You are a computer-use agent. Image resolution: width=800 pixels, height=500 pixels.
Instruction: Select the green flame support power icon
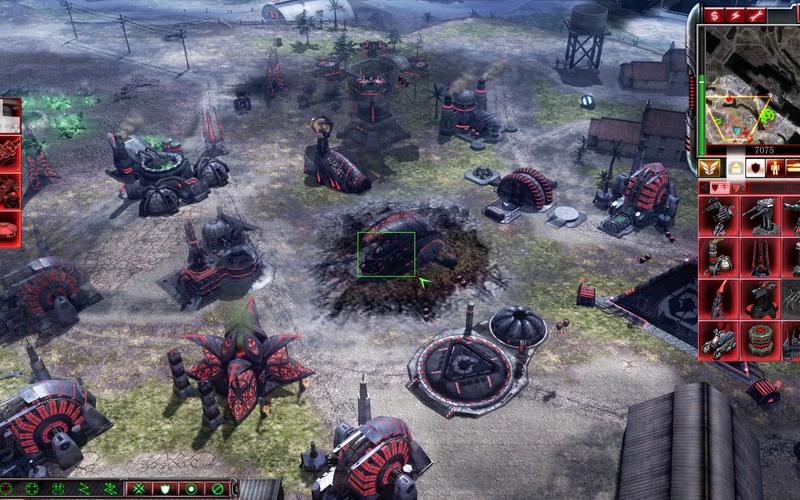click(10, 117)
